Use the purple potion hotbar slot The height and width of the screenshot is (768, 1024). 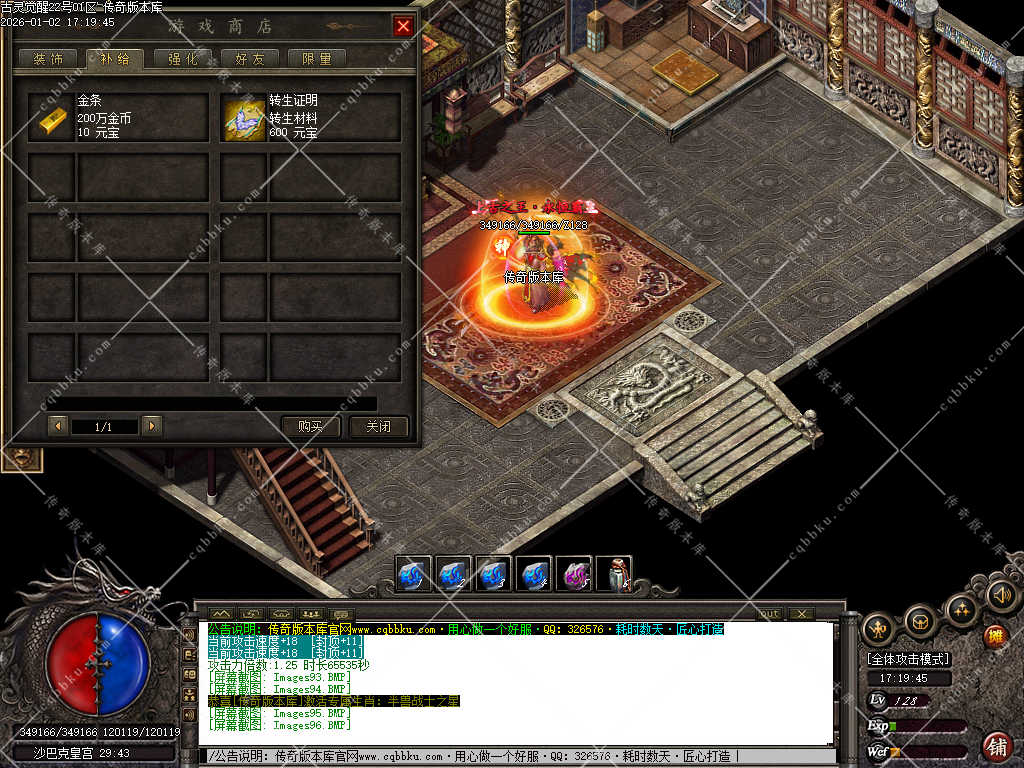(573, 574)
